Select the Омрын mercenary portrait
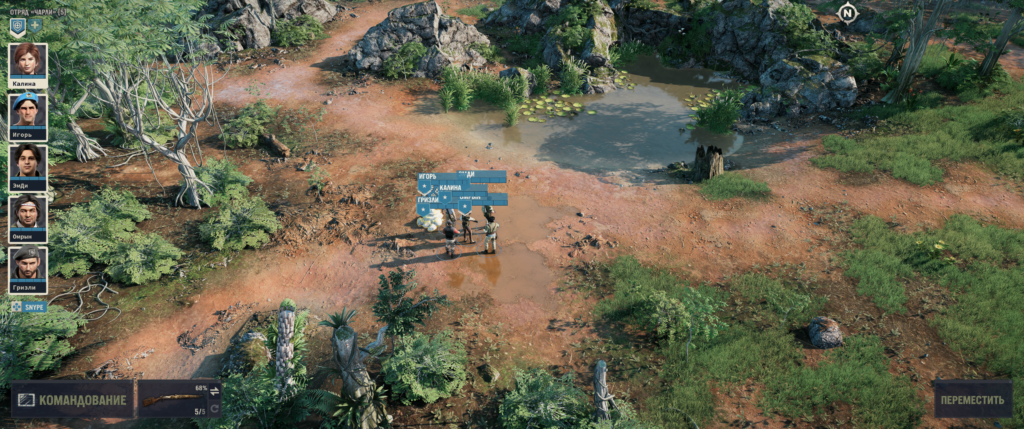Viewport: 1024px width, 429px height. point(27,214)
